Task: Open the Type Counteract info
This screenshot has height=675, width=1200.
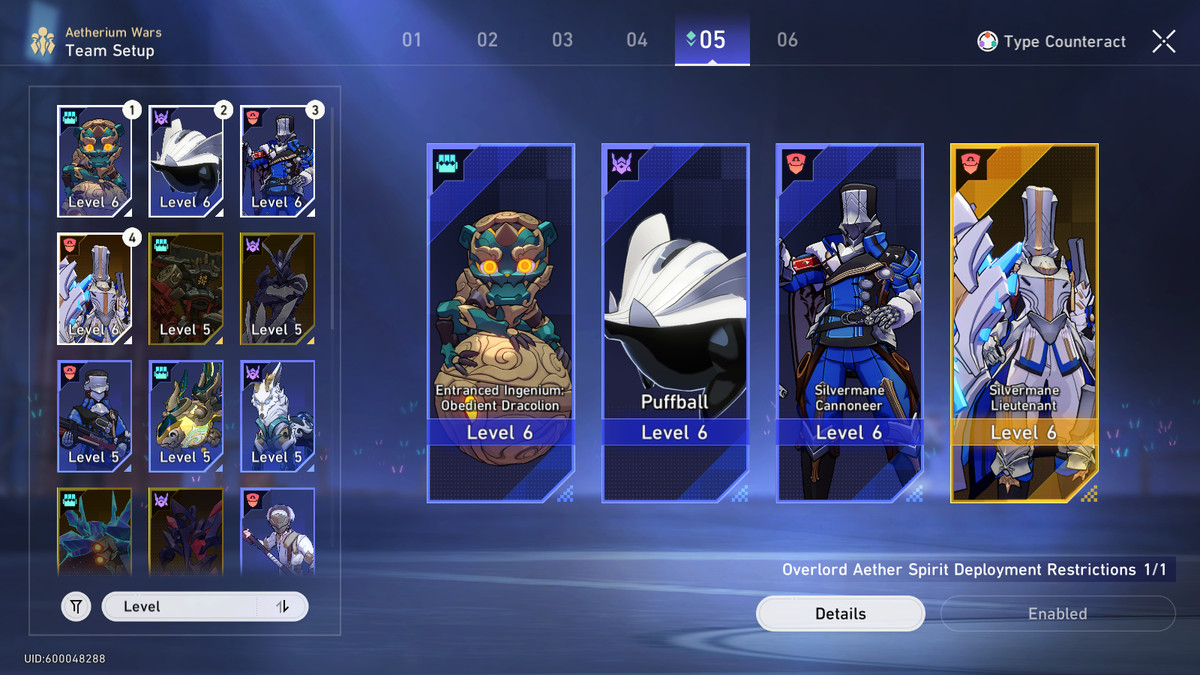Action: click(1052, 42)
